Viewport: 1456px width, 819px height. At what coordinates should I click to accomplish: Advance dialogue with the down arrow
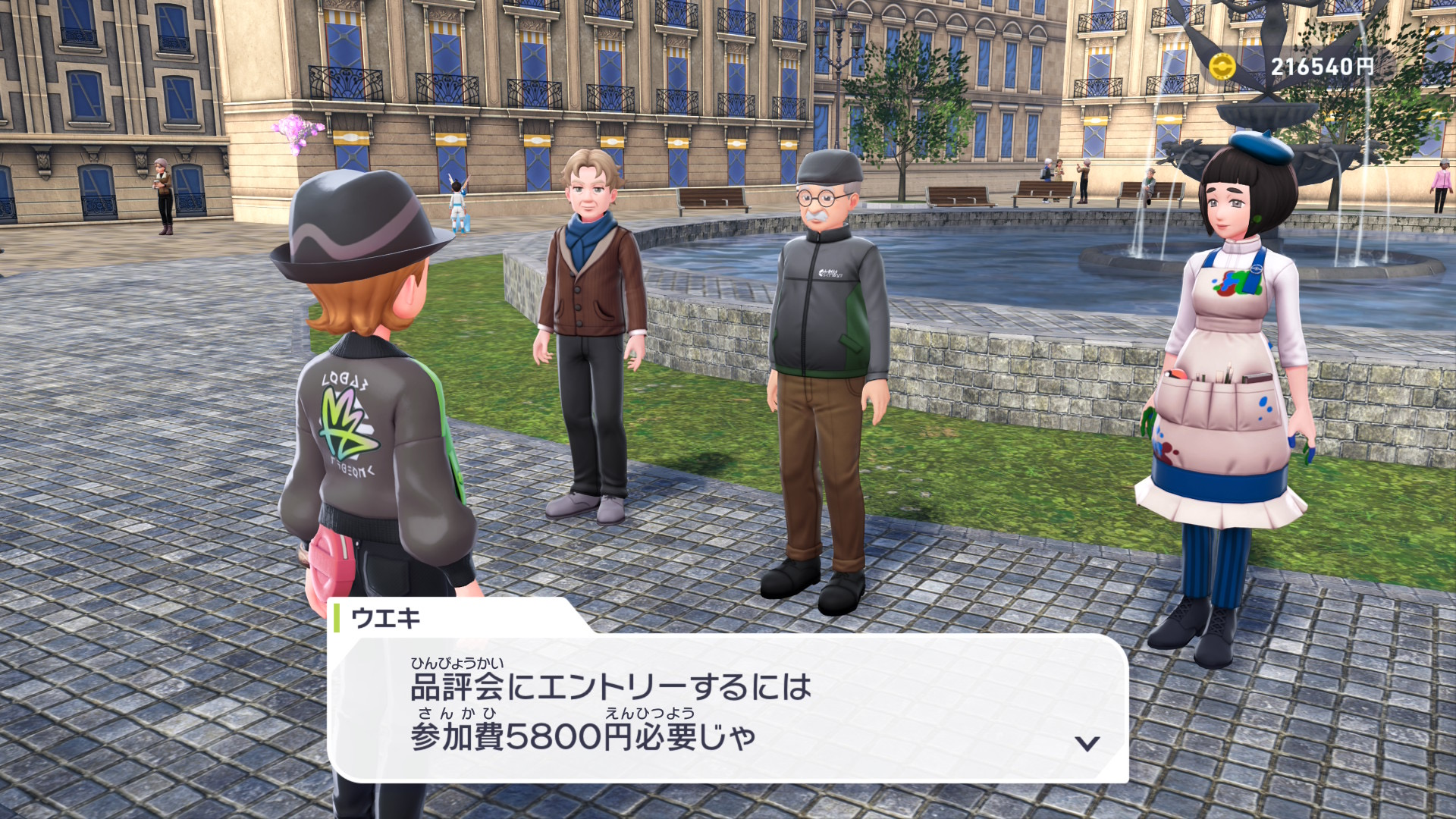coord(1087,743)
